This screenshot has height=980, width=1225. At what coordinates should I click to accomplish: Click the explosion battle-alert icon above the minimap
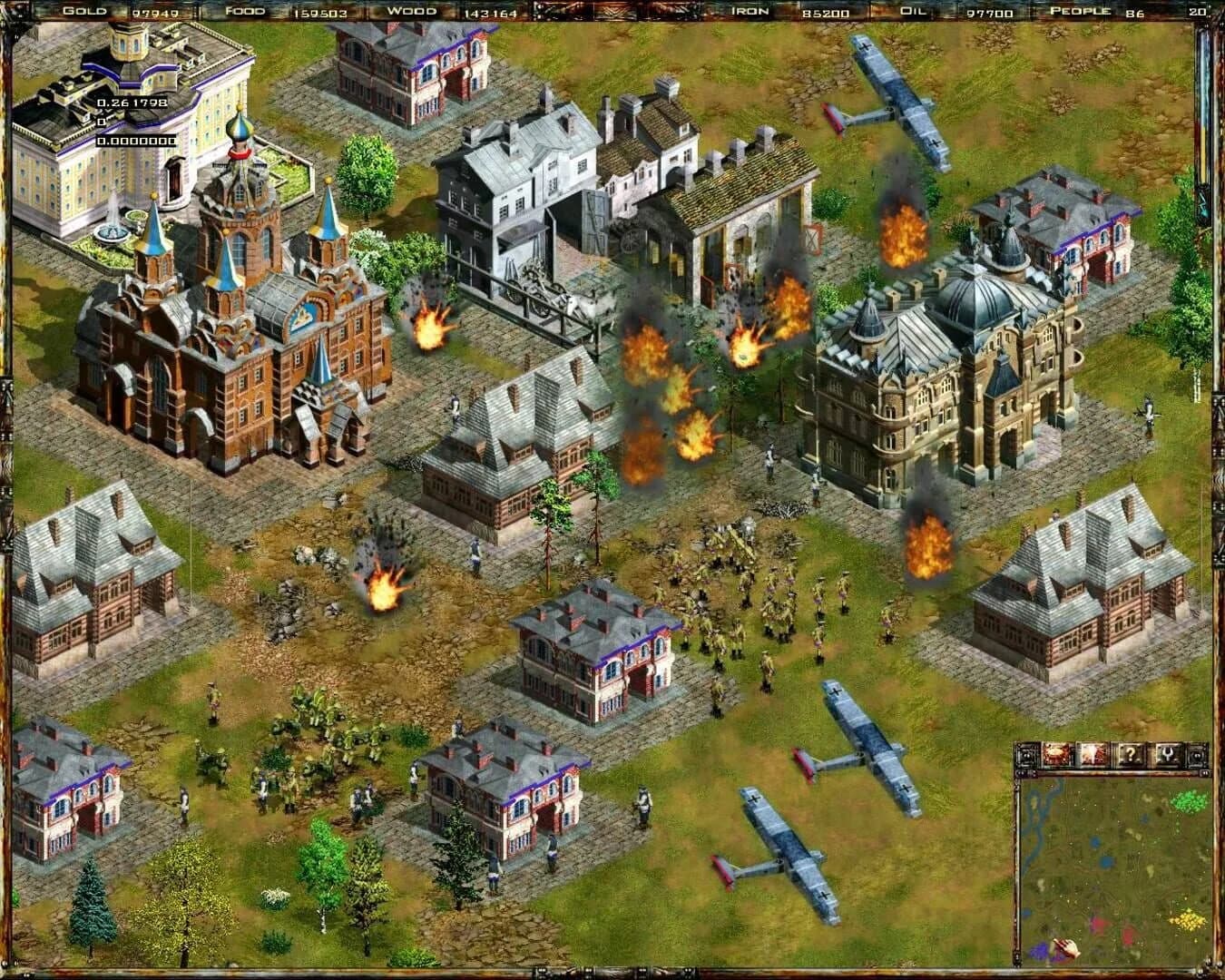click(x=1092, y=755)
